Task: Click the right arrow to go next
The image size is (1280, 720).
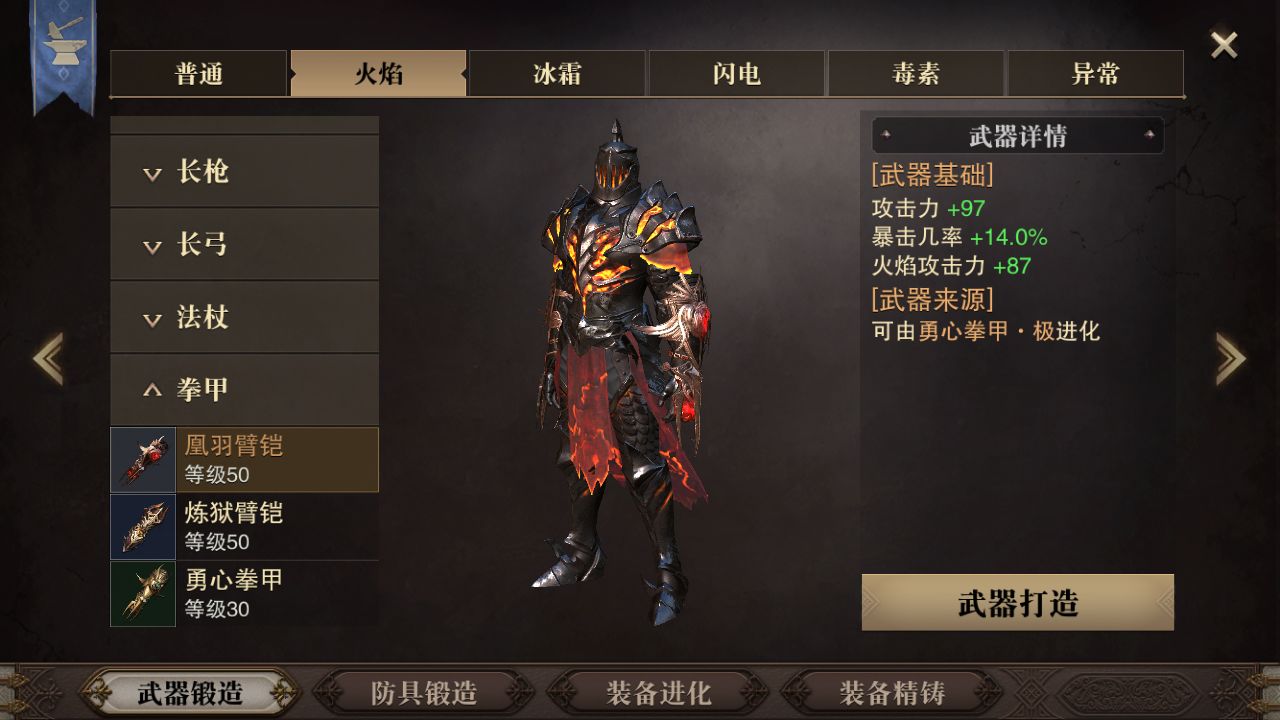Action: 1230,358
